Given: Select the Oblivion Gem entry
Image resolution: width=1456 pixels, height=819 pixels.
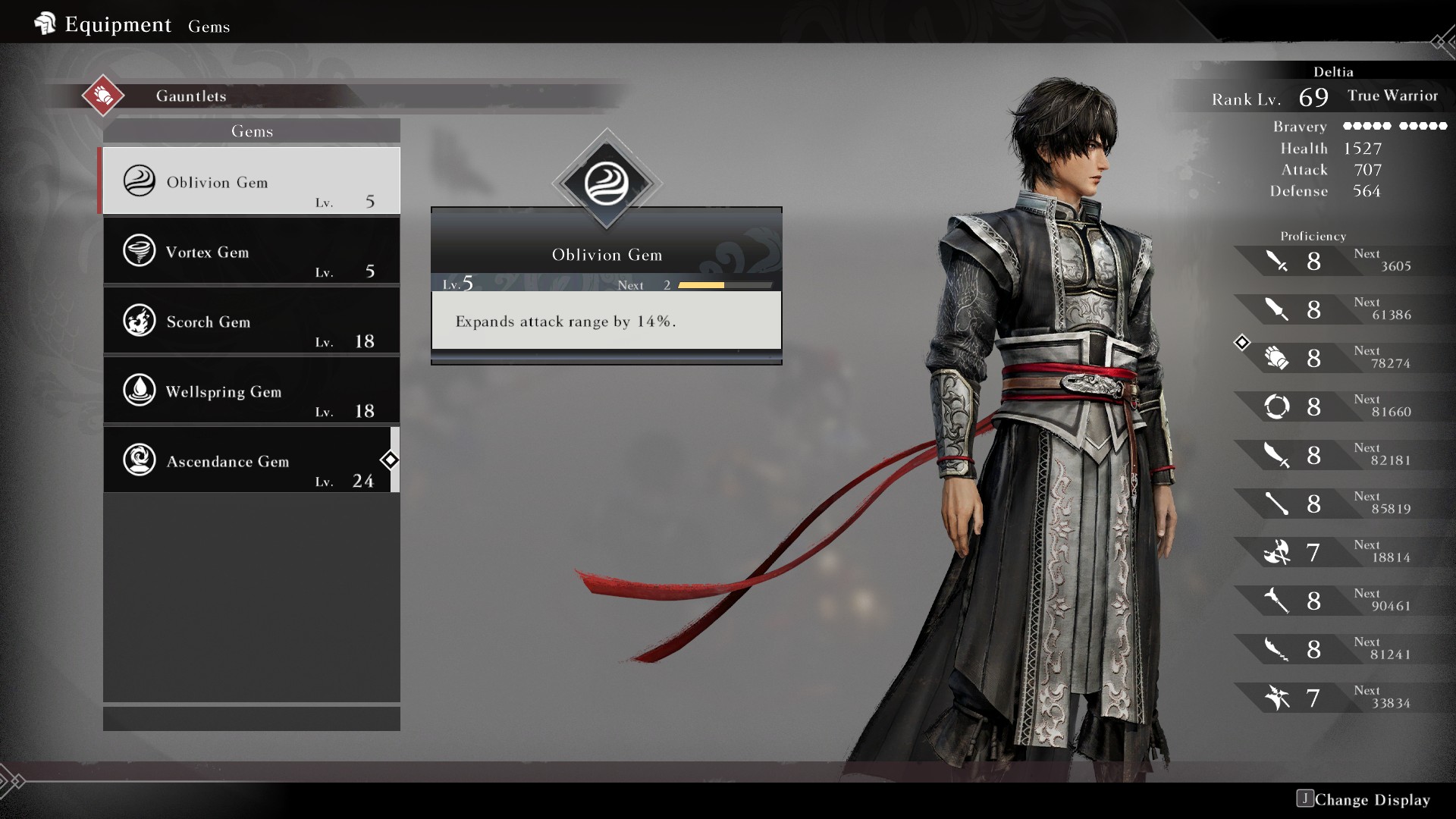Looking at the screenshot, I should coord(251,181).
